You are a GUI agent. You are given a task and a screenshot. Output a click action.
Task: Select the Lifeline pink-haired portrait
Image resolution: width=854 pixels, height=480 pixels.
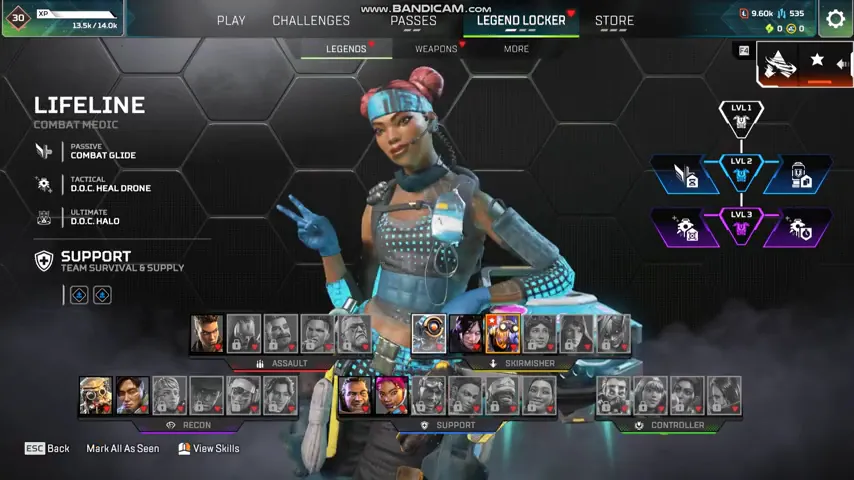[392, 395]
